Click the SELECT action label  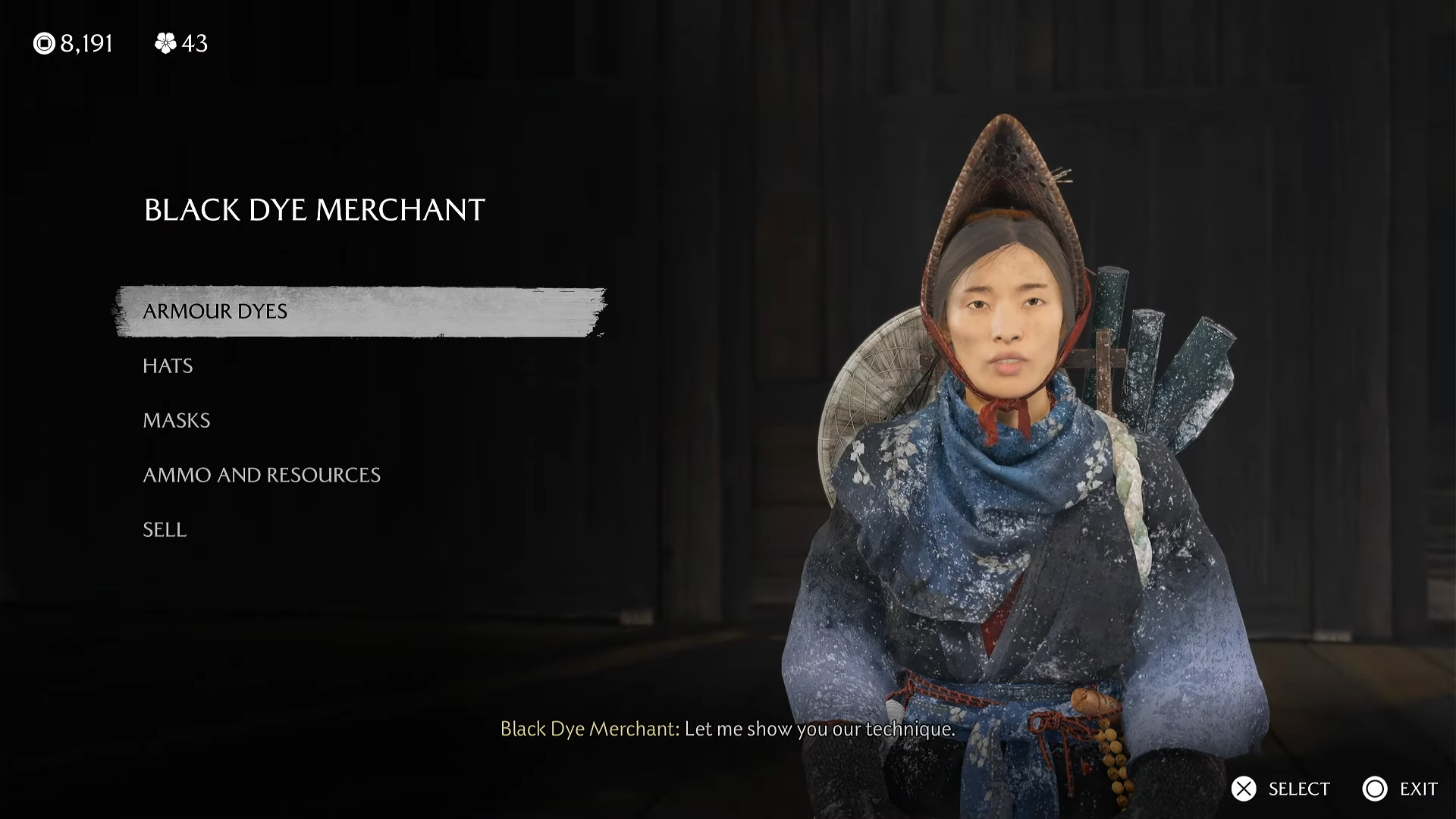(1298, 789)
